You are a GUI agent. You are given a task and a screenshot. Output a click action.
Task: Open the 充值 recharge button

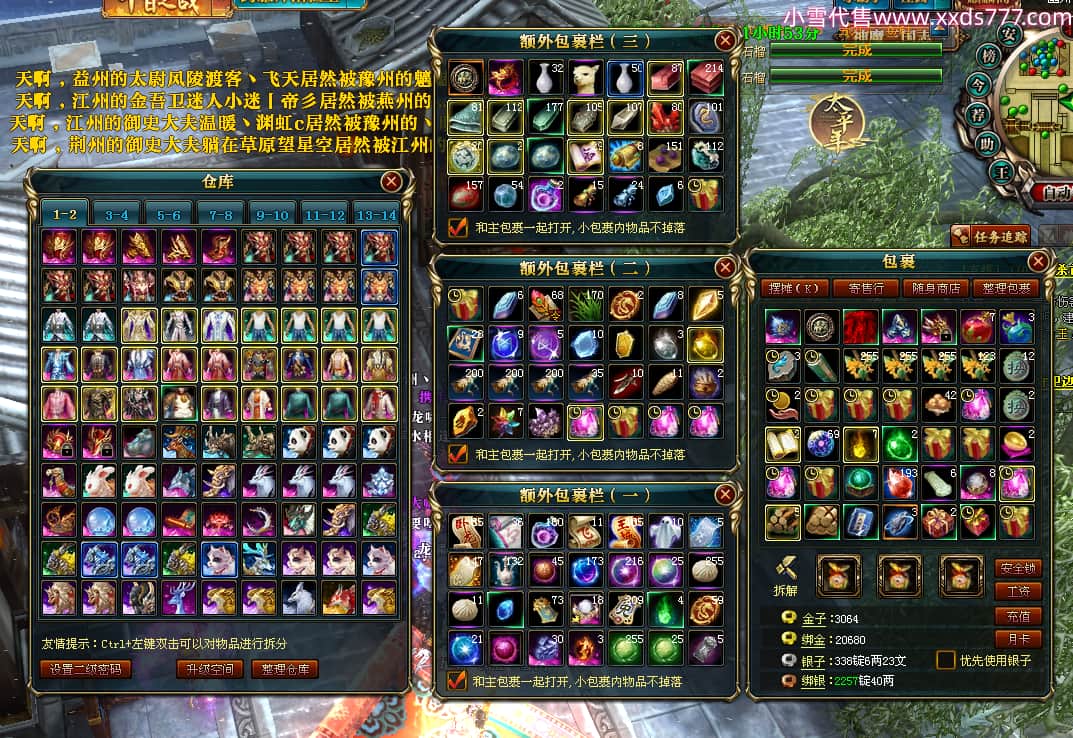tap(1018, 616)
